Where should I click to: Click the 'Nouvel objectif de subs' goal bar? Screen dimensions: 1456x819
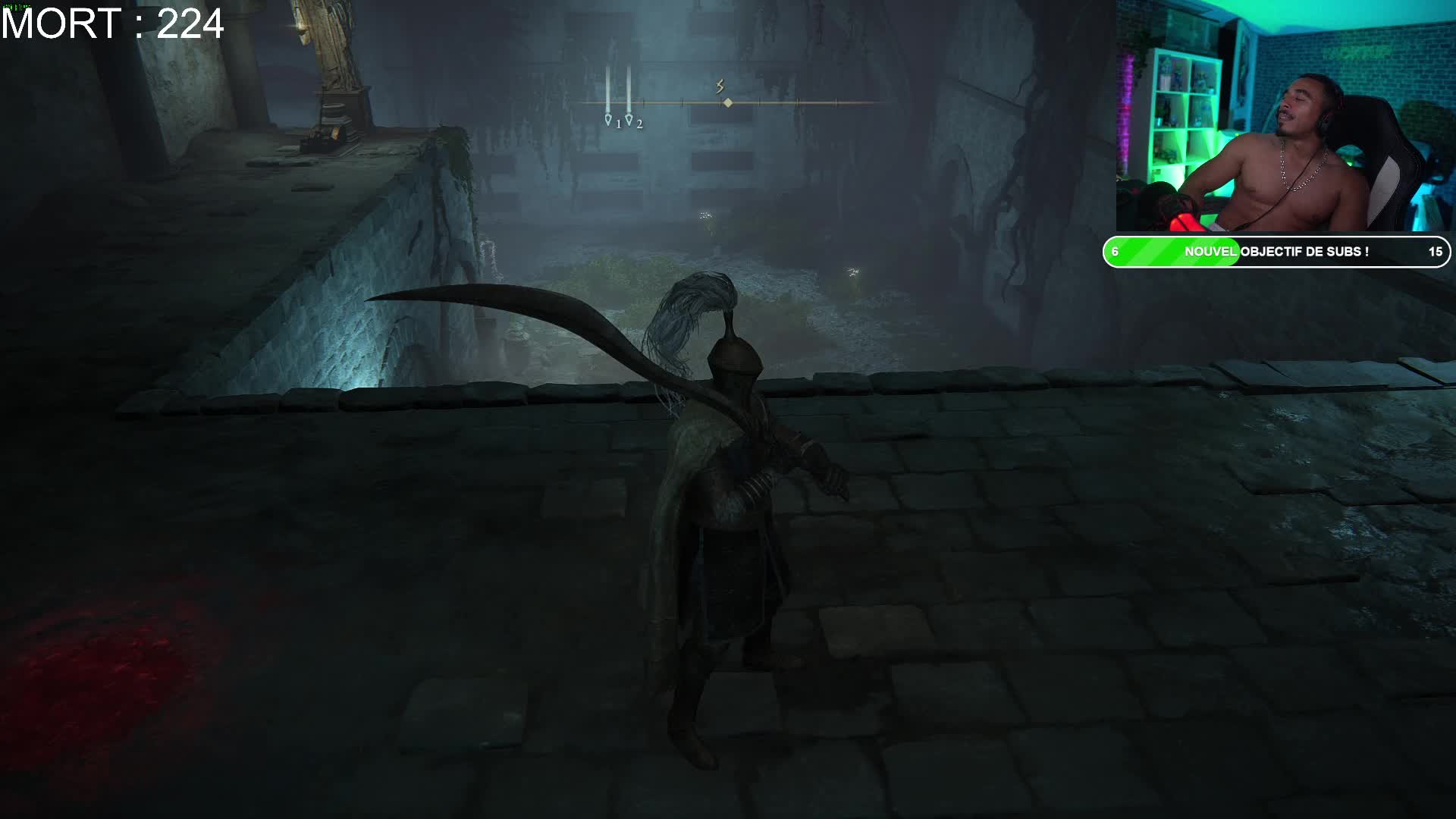[1276, 252]
